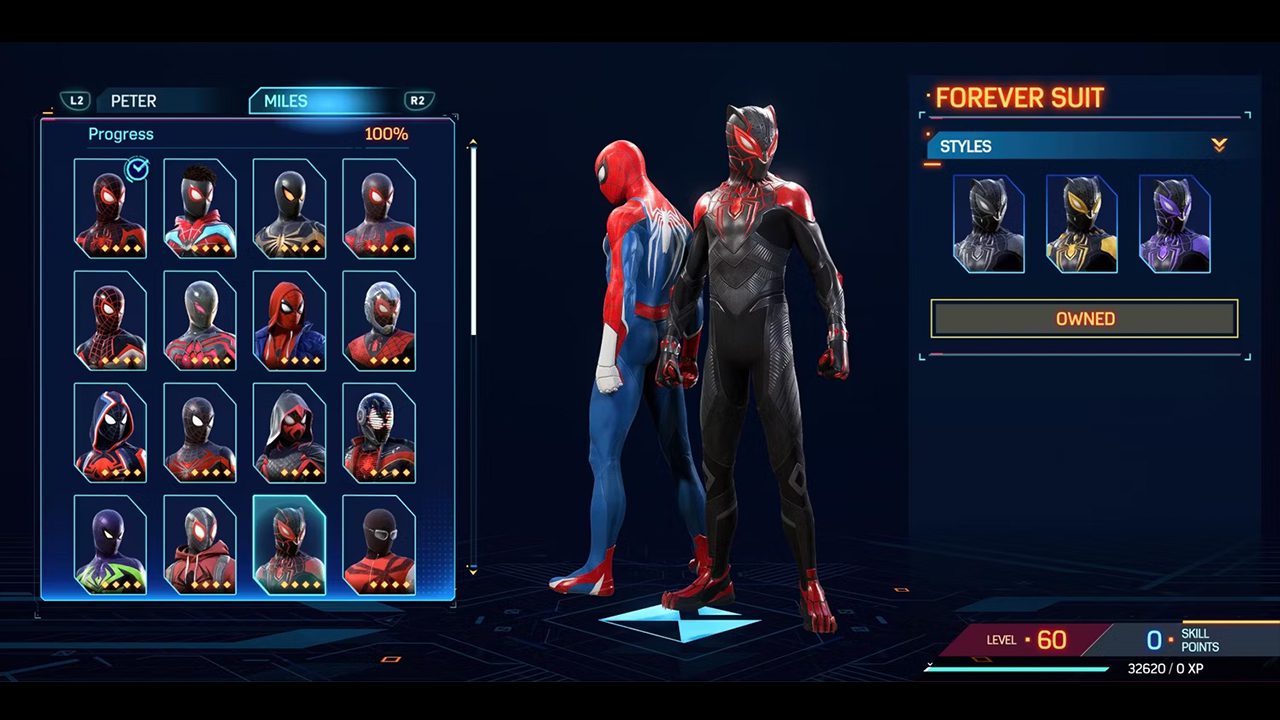
Task: Choose the unmasked Miles suit with blue scarf
Action: [x=200, y=208]
